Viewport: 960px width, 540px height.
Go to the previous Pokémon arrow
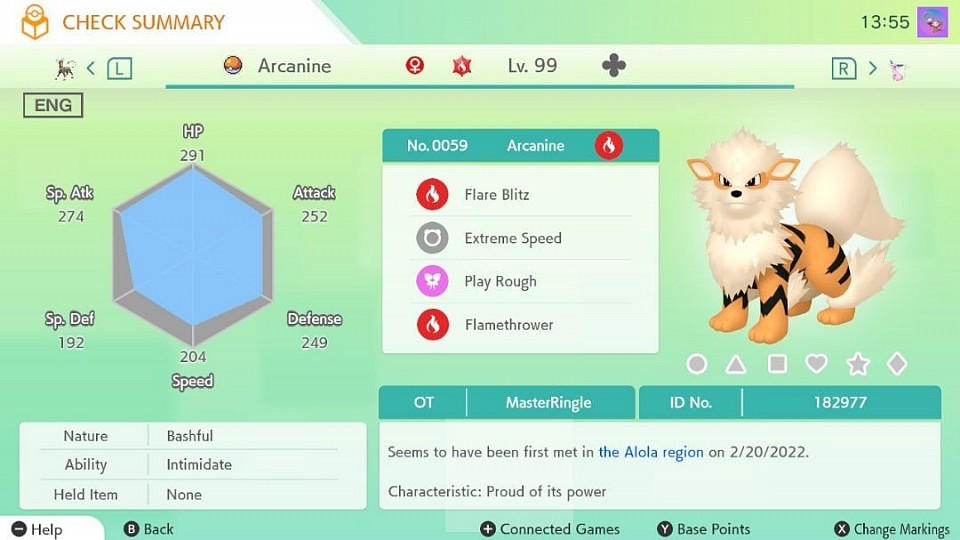tap(91, 68)
